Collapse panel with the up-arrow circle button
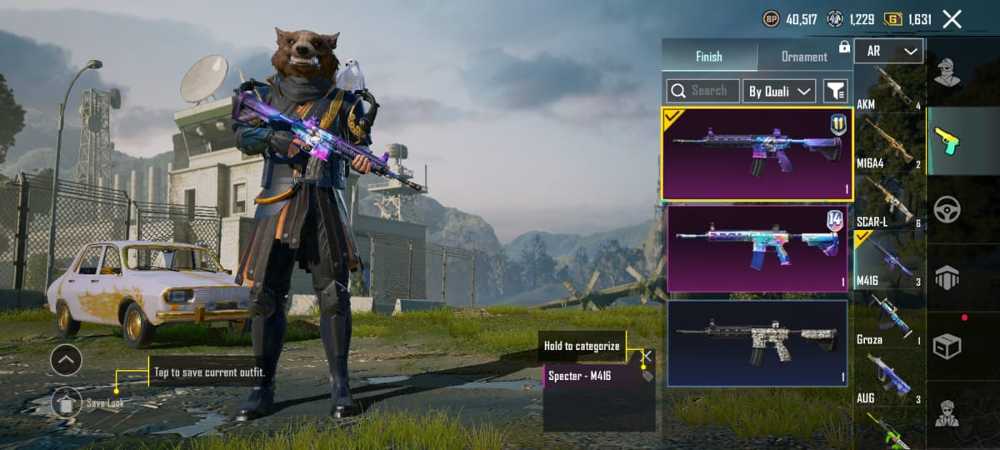 [66, 359]
